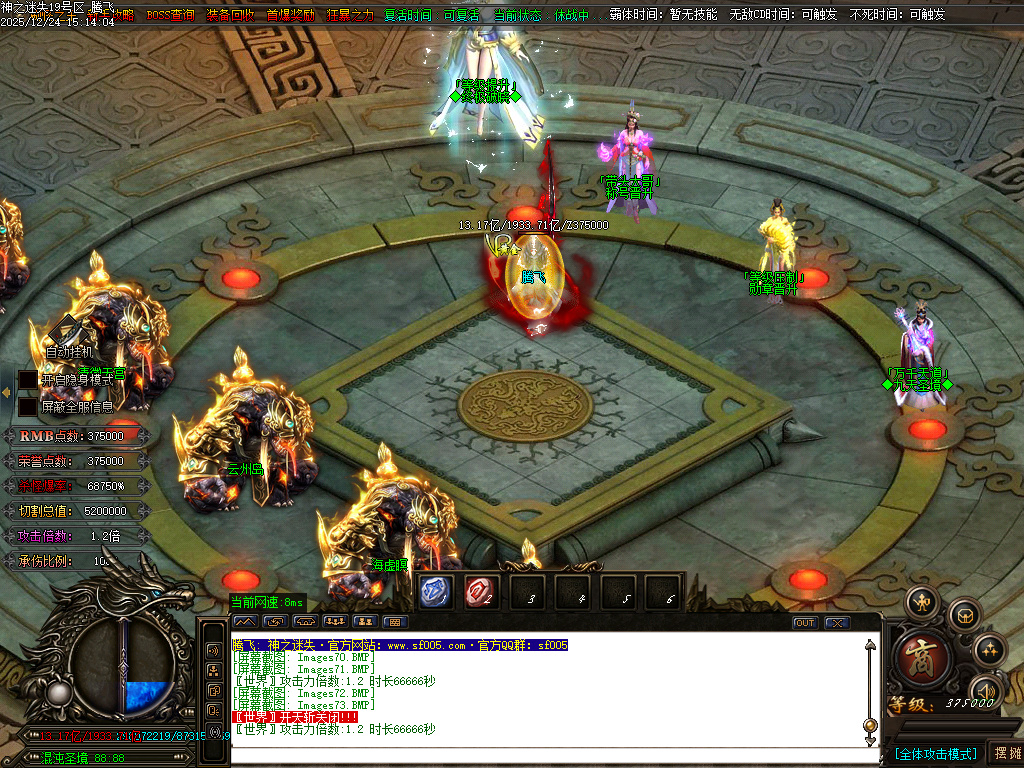Close the chat window with X
This screenshot has width=1024, height=768.
click(x=837, y=623)
